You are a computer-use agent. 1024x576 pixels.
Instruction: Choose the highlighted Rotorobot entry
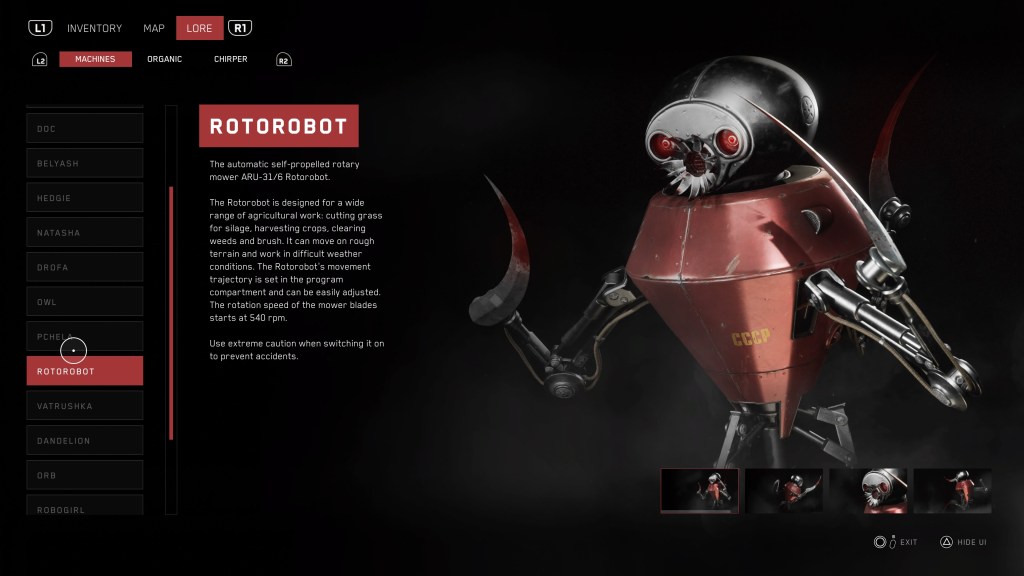84,371
